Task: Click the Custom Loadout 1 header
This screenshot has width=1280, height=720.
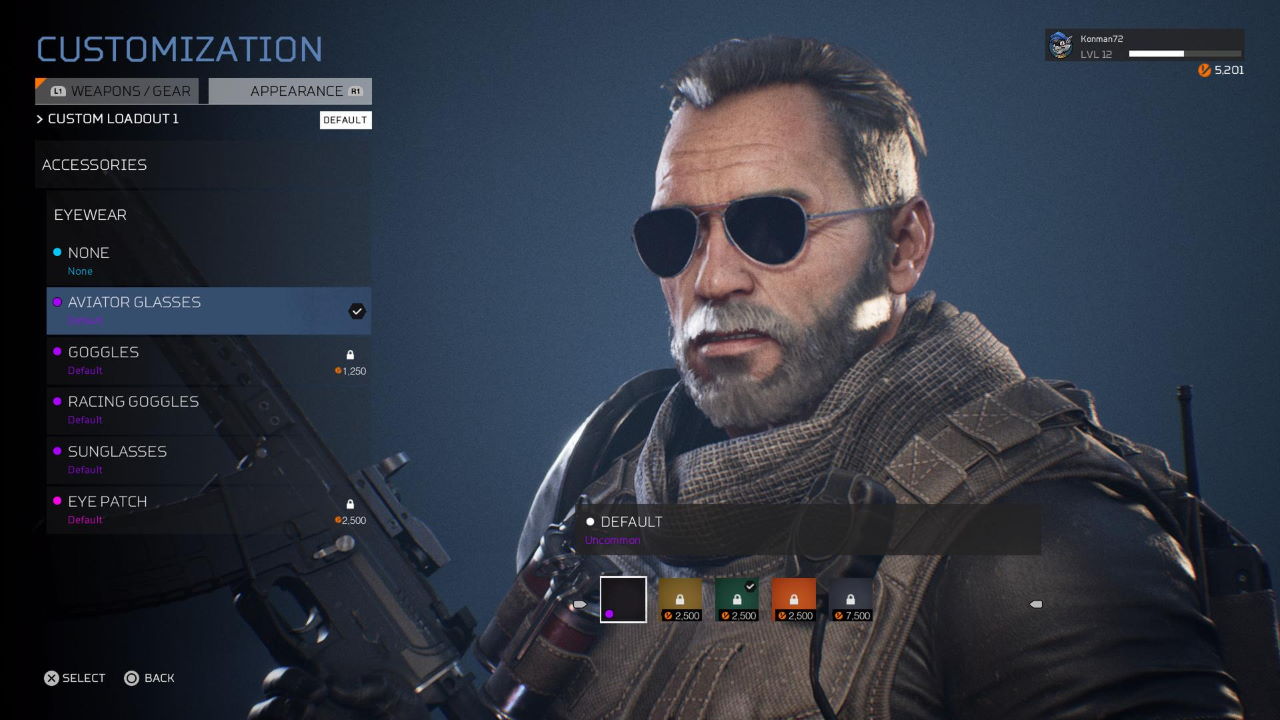Action: coord(112,119)
